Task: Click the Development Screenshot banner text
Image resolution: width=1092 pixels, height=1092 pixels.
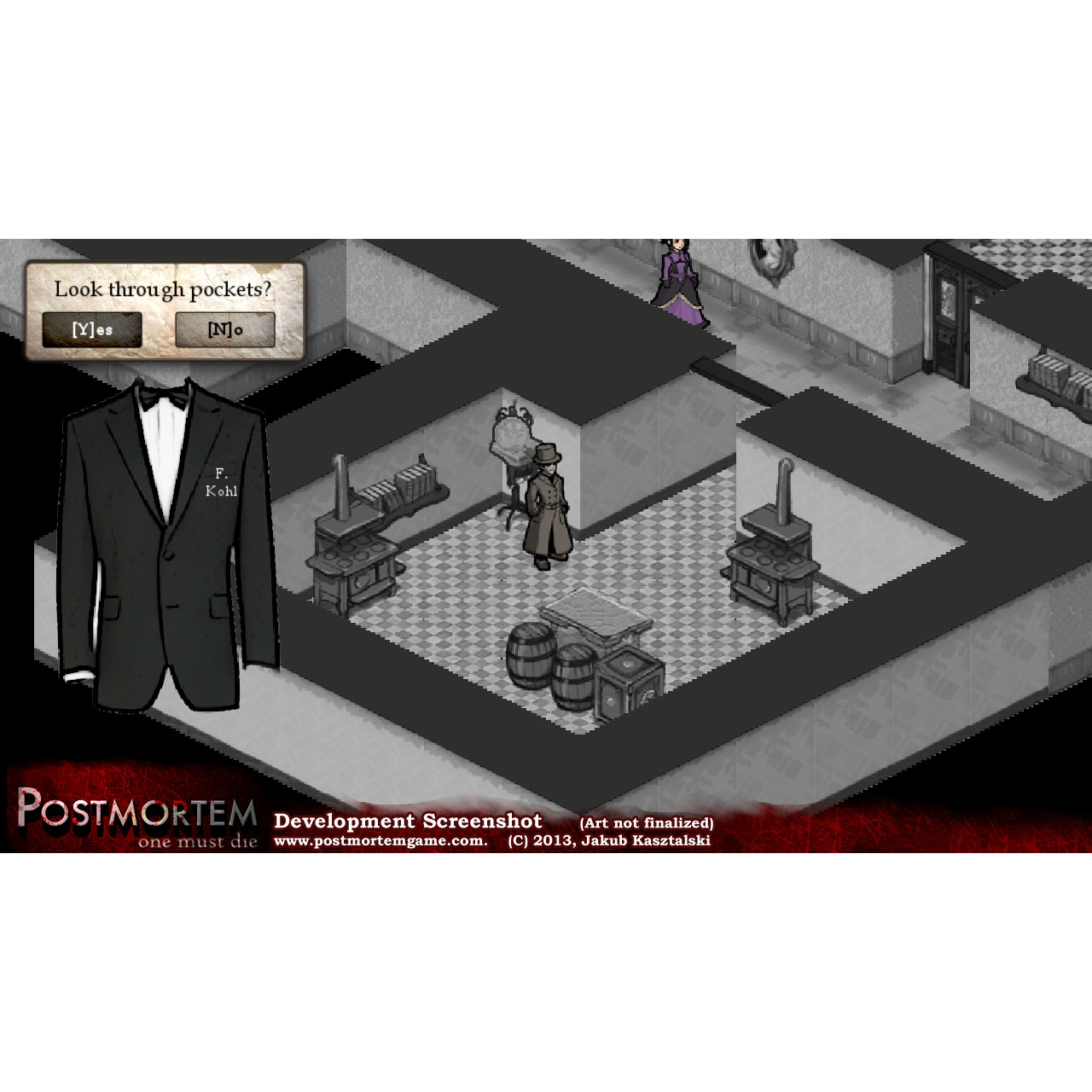Action: point(408,821)
